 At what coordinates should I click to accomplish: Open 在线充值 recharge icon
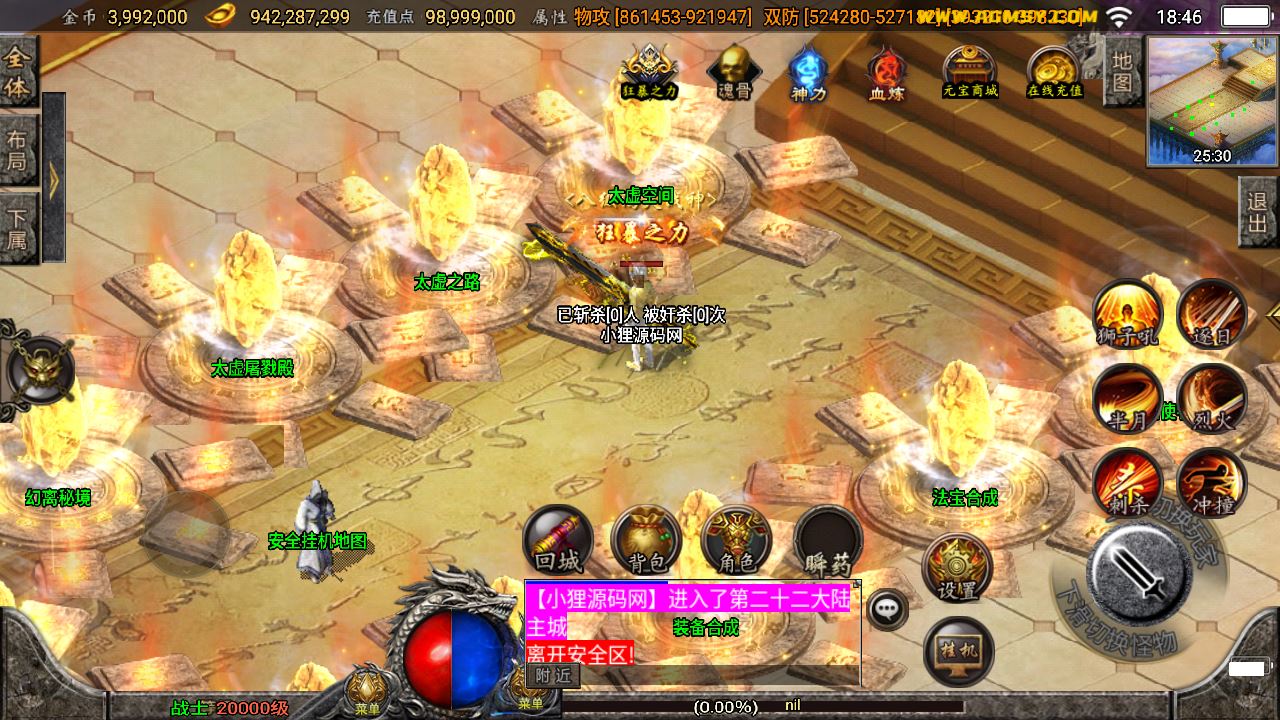click(1054, 70)
